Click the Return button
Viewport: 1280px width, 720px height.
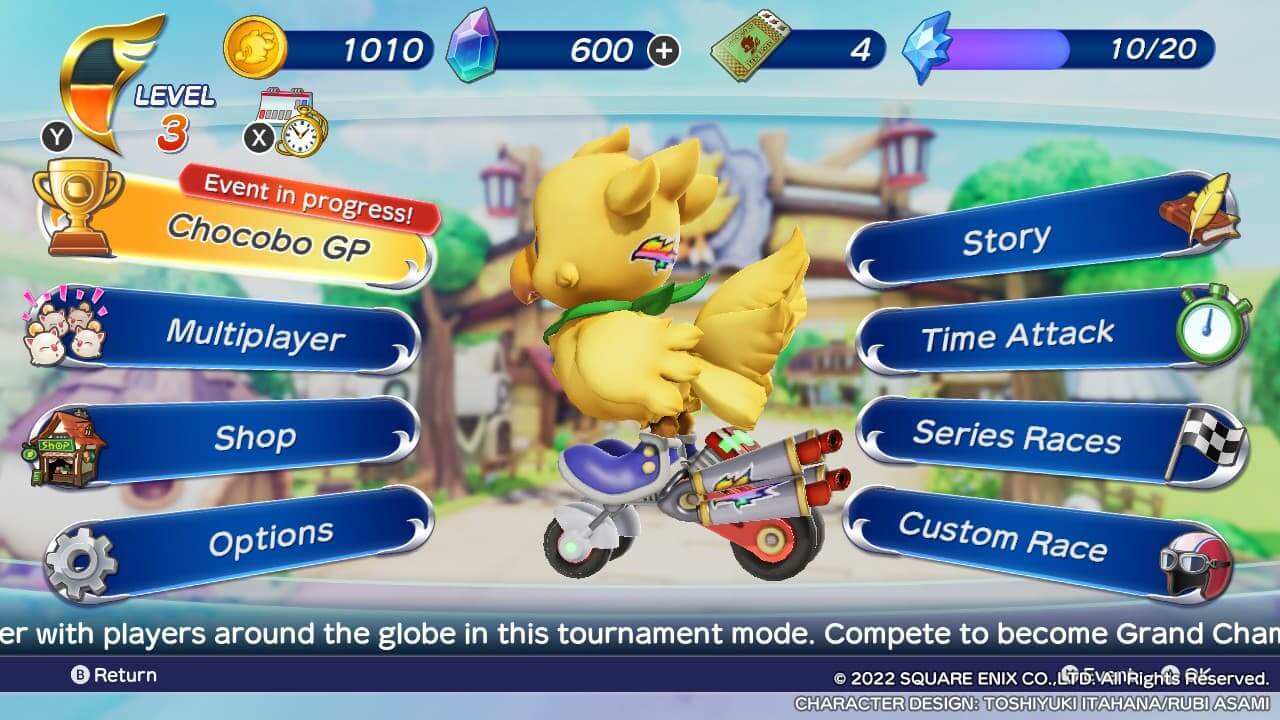(114, 675)
